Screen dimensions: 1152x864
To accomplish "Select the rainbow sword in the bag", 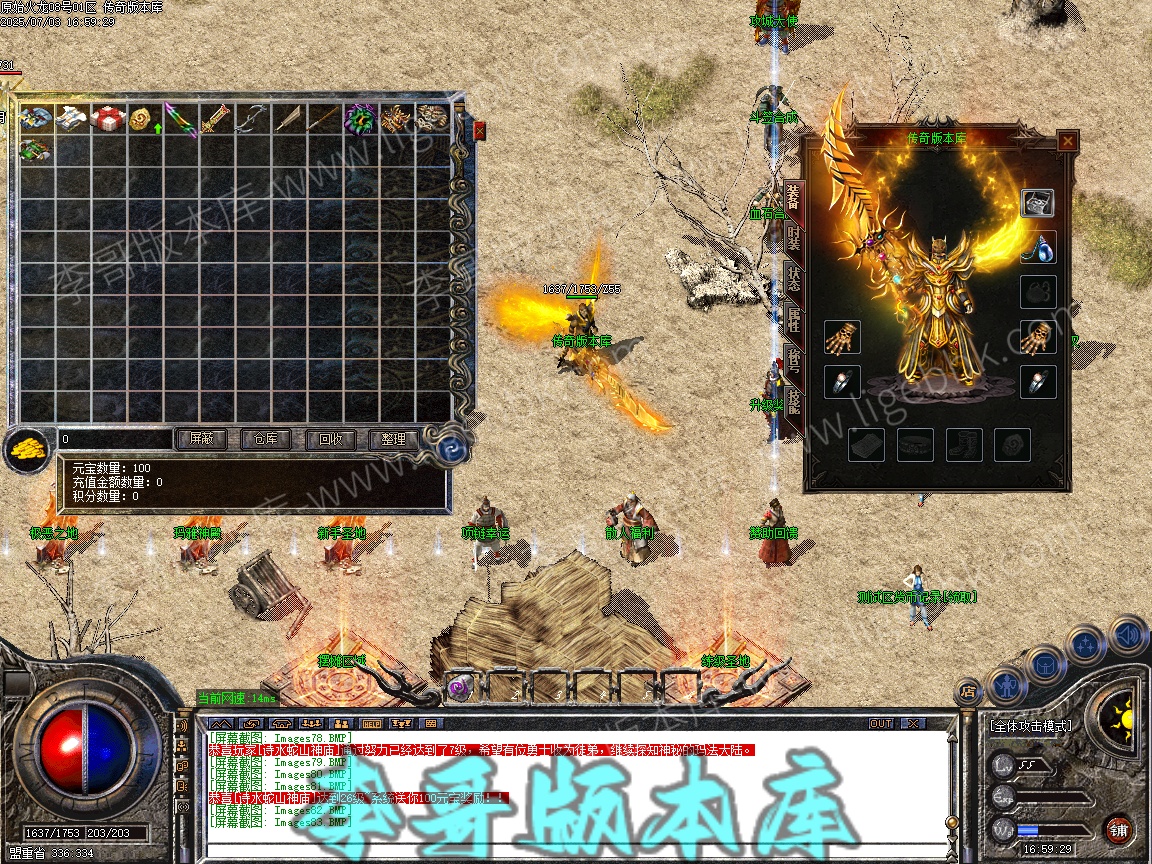I will tap(181, 118).
